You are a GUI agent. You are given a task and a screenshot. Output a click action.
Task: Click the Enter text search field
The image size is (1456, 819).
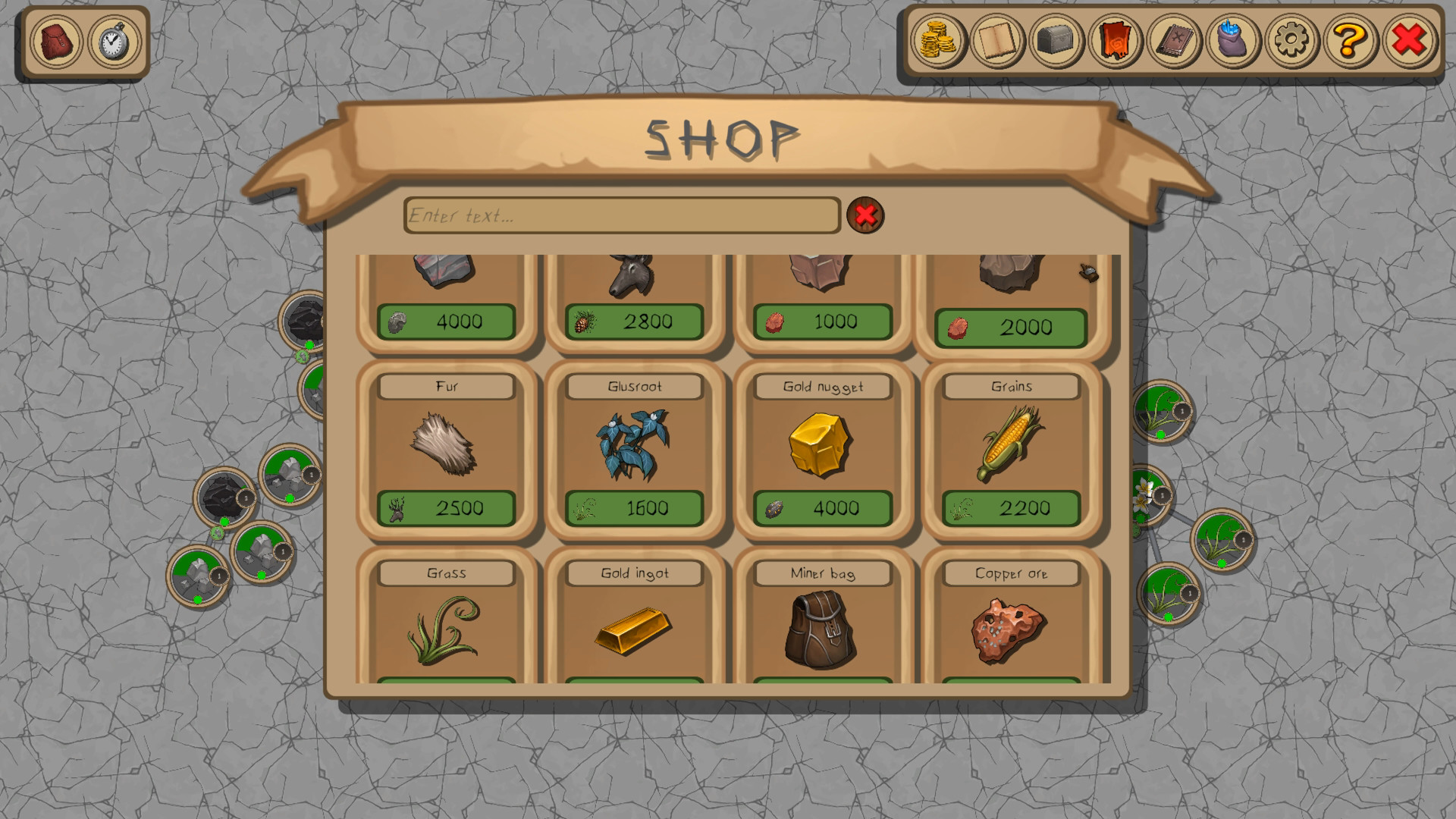(x=622, y=215)
